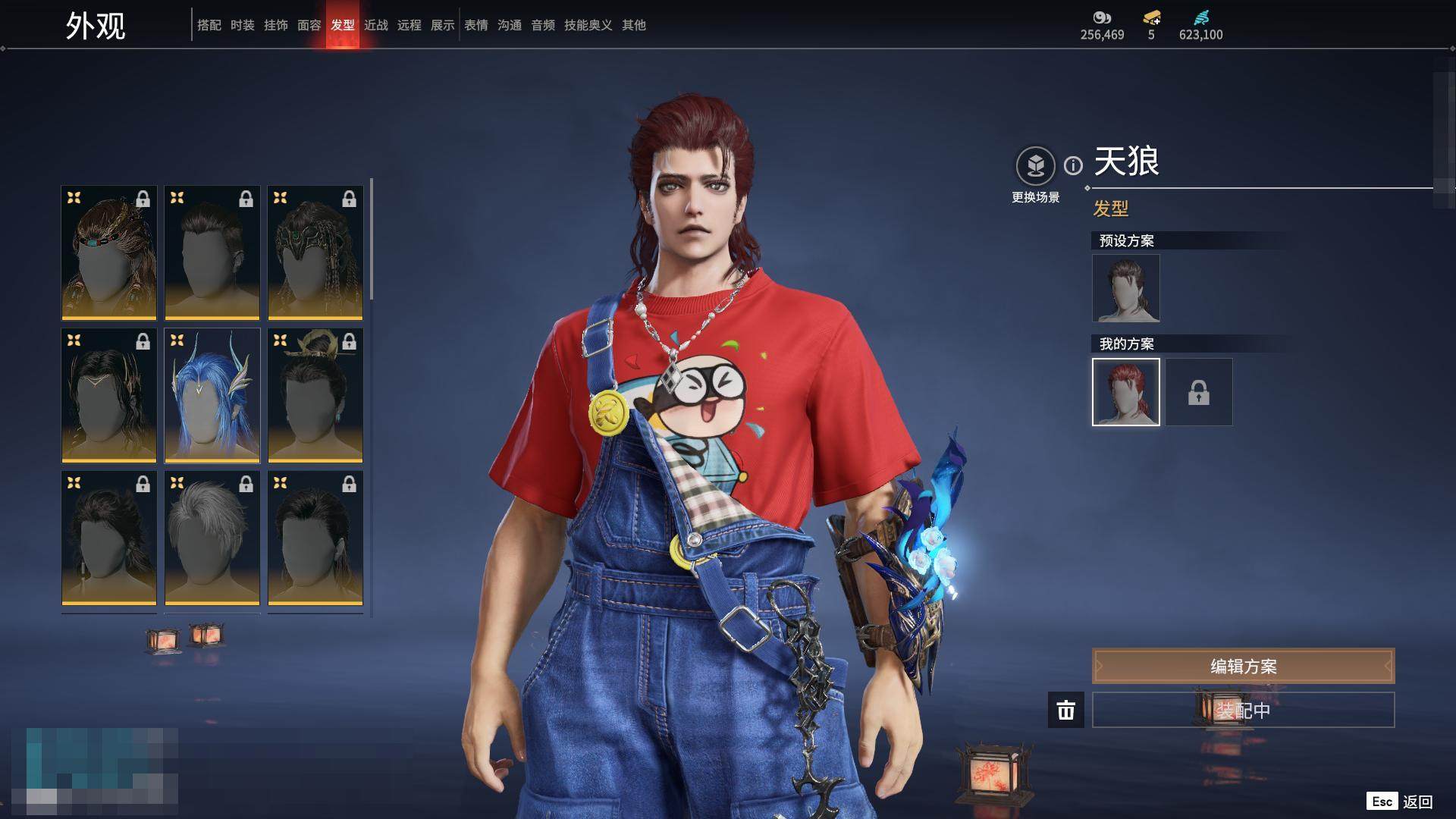Screen dimensions: 1456x819
Task: Pick the braided hairstyle with turquoise headband
Action: pyautogui.click(x=109, y=253)
